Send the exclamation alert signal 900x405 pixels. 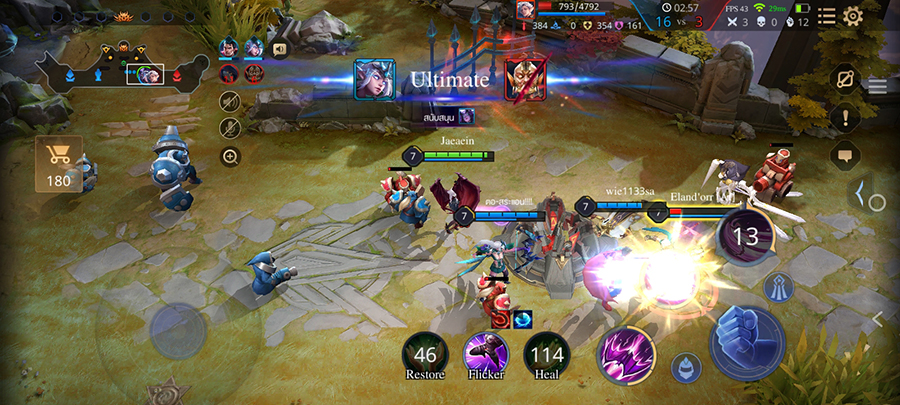pyautogui.click(x=845, y=118)
